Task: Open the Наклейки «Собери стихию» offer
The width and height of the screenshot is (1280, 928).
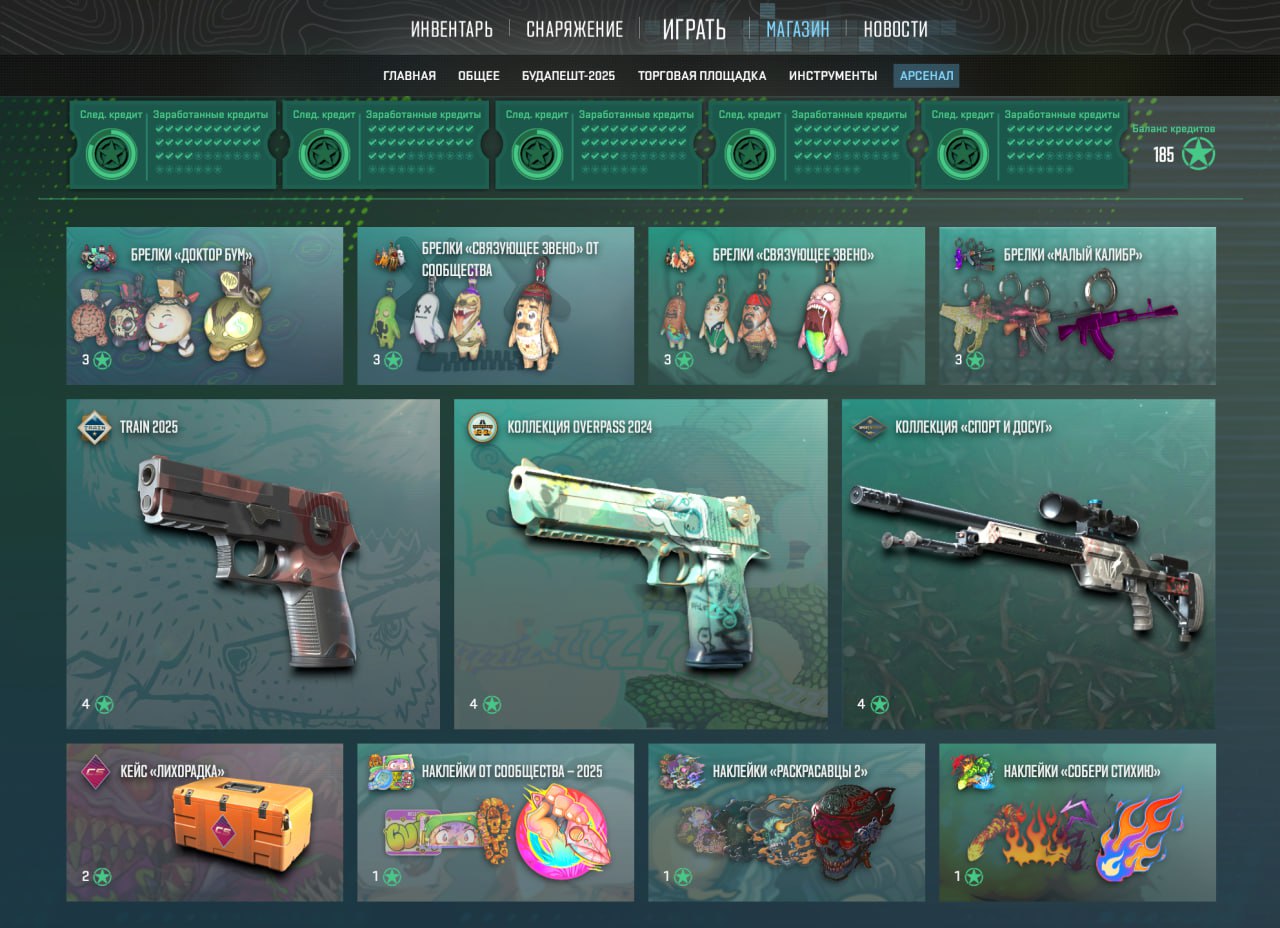Action: point(1077,822)
